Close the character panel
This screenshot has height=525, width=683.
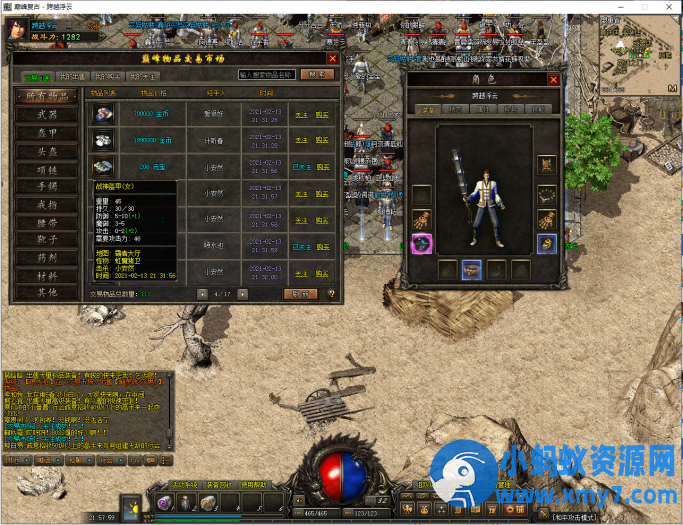(553, 80)
